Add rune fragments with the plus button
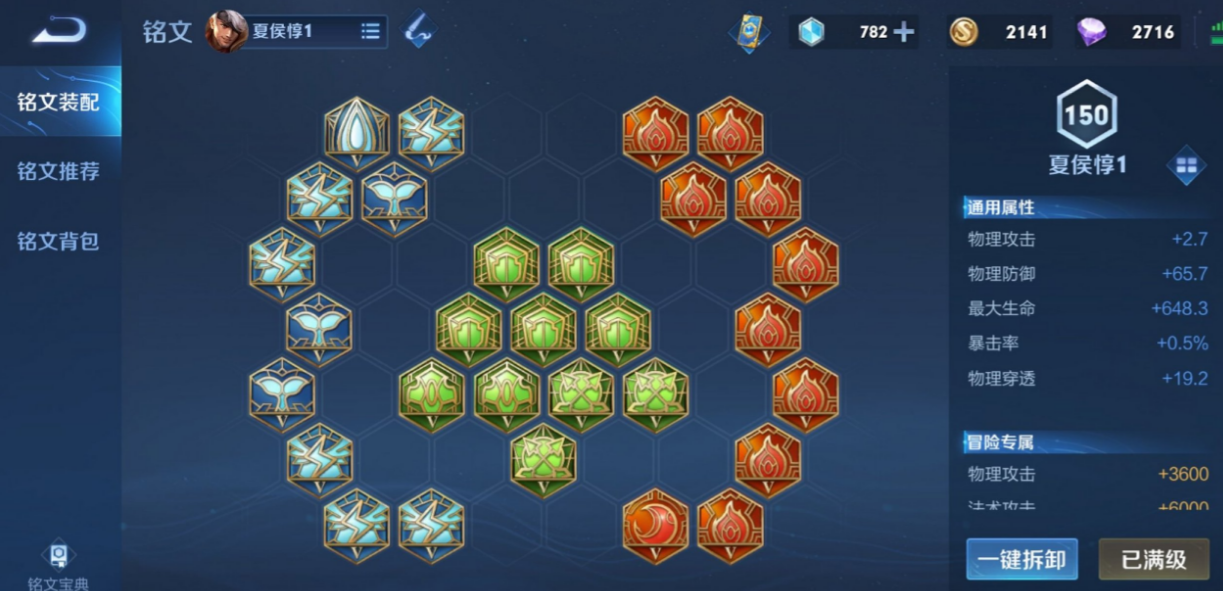 tap(903, 32)
